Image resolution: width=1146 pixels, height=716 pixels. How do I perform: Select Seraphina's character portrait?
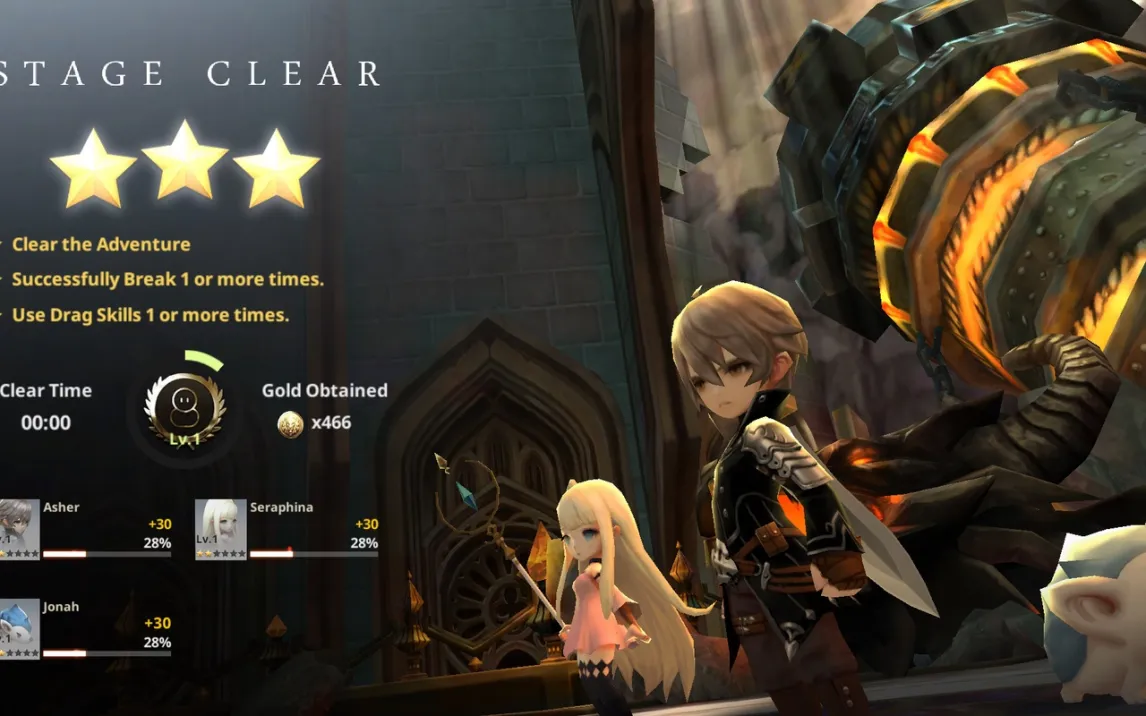click(x=220, y=528)
